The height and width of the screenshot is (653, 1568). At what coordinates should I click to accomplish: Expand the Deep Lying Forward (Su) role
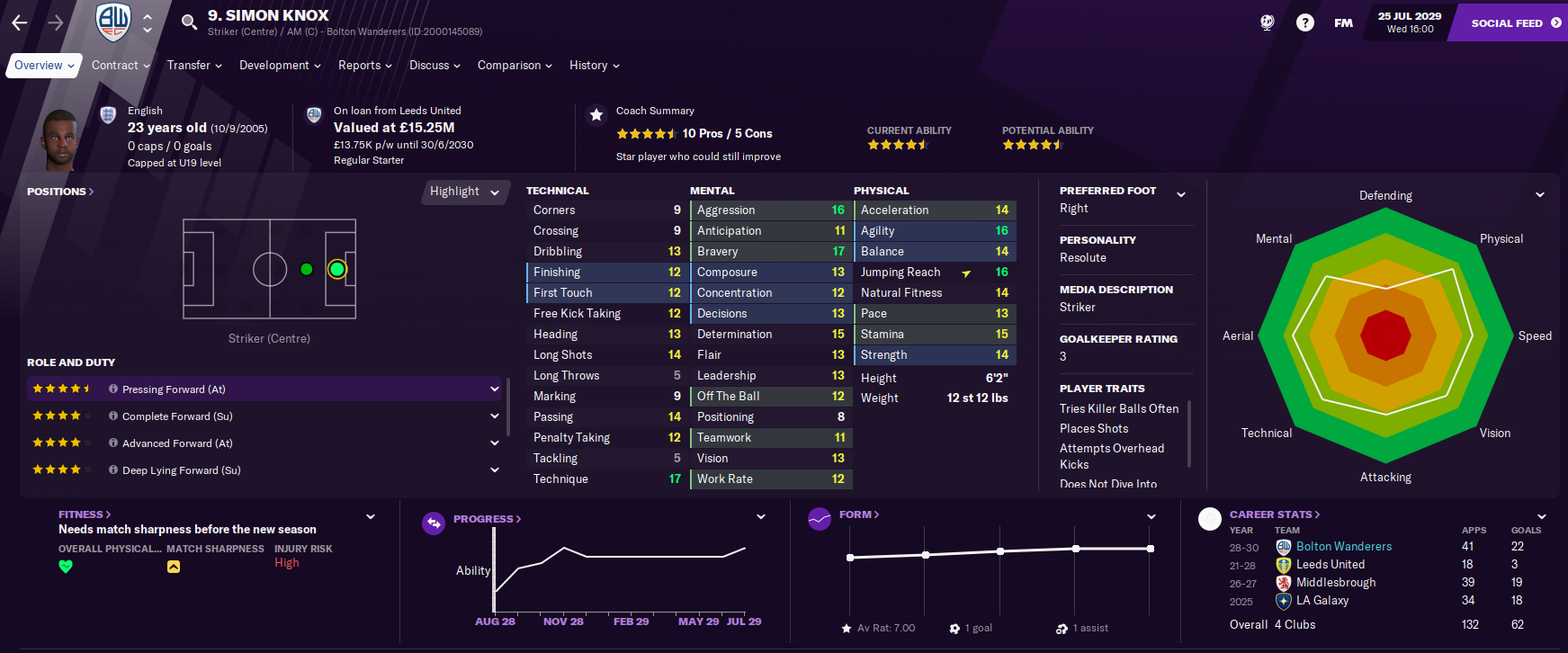coord(494,470)
